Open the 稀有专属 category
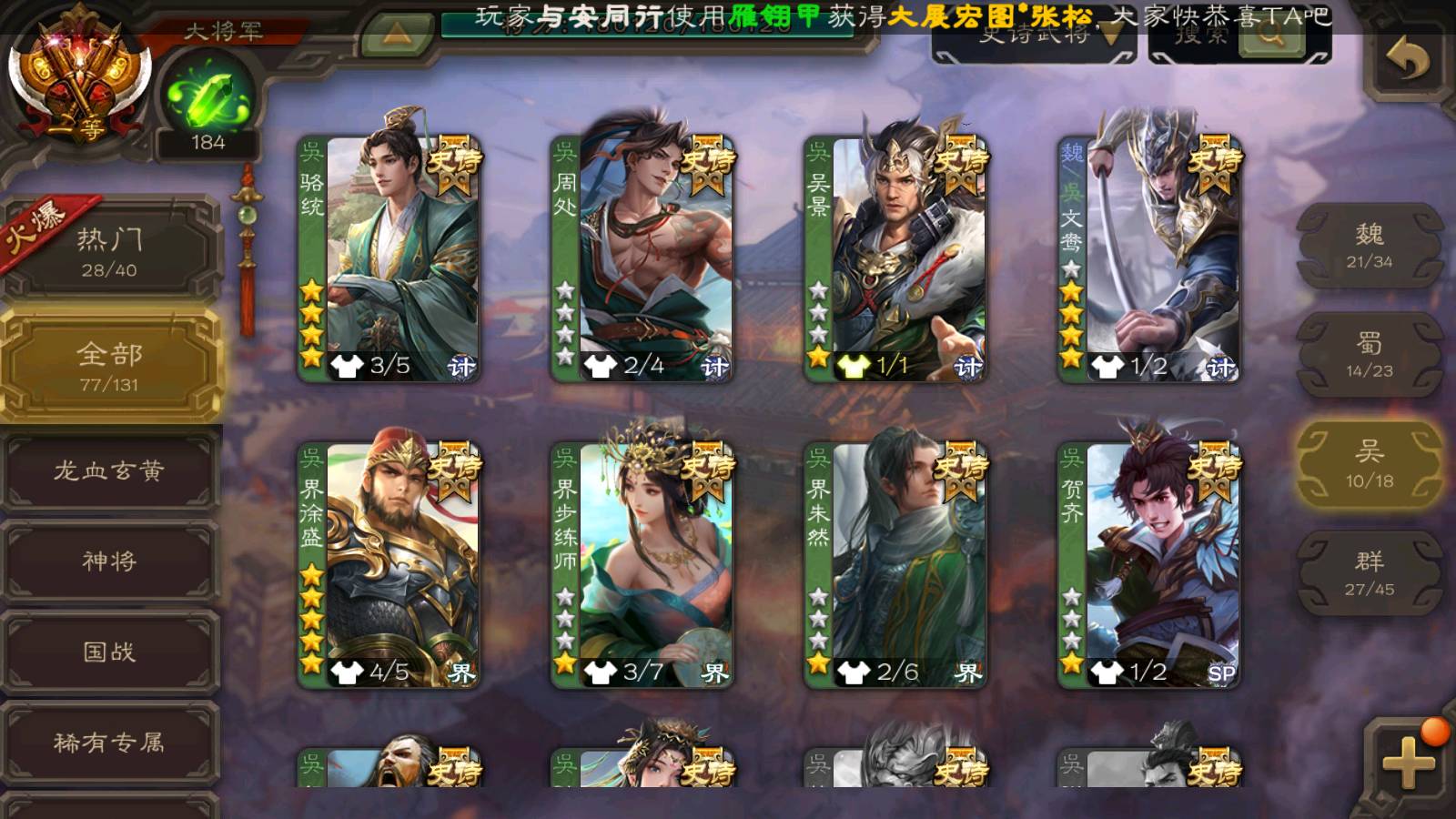This screenshot has width=1456, height=819. [x=109, y=743]
